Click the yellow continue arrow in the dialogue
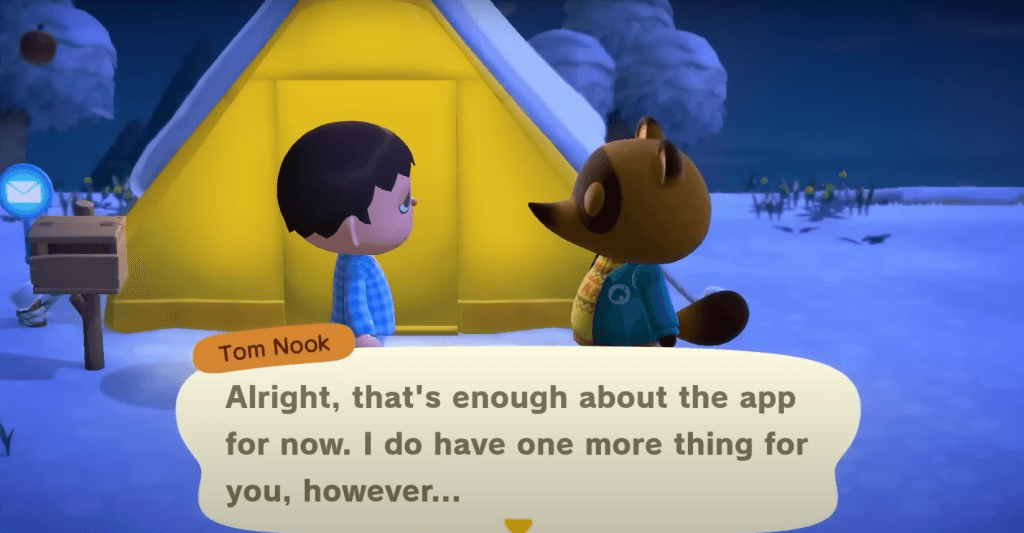The width and height of the screenshot is (1024, 533). coord(518,525)
